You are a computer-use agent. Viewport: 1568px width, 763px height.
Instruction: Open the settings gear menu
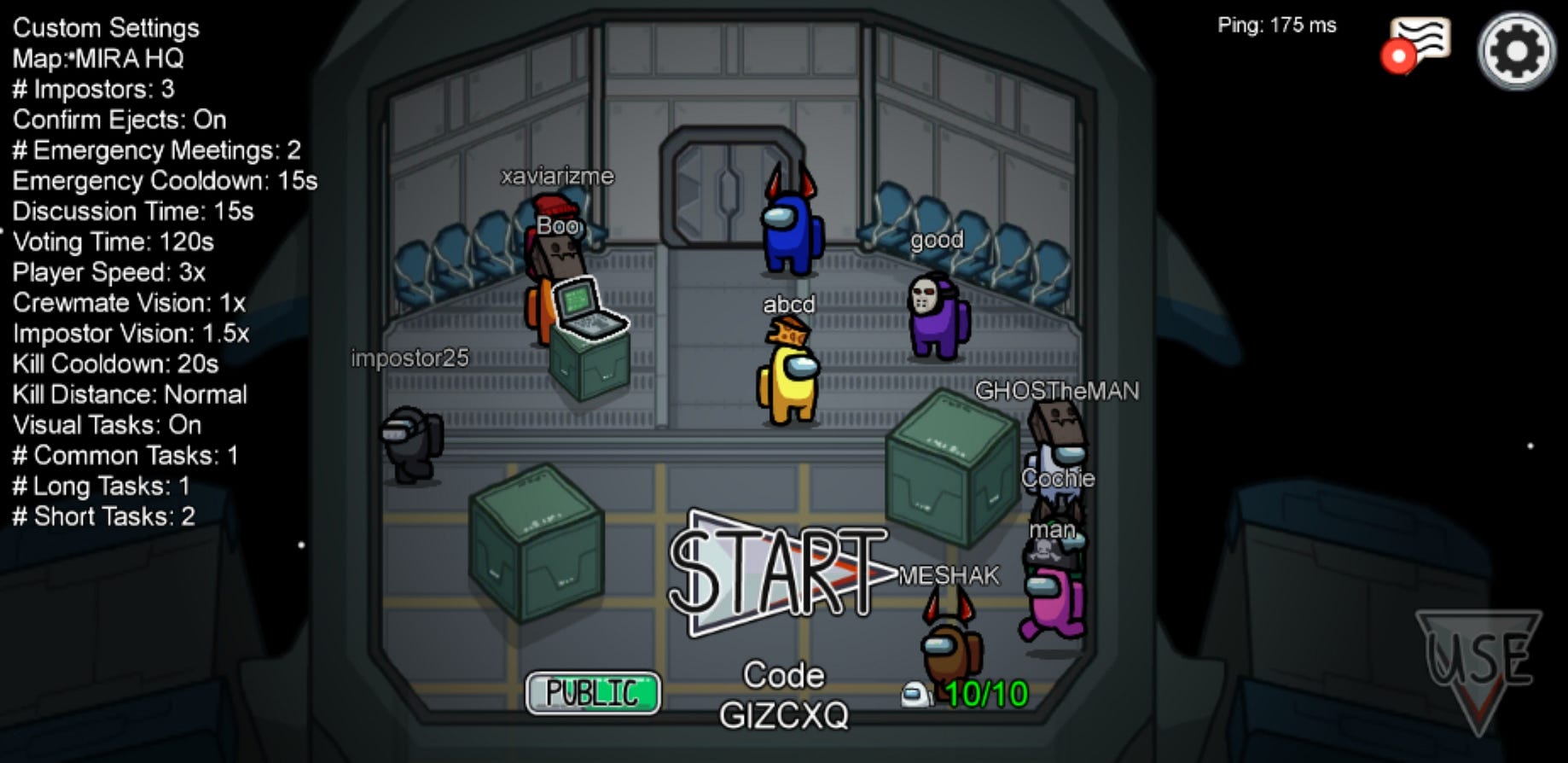tap(1516, 51)
